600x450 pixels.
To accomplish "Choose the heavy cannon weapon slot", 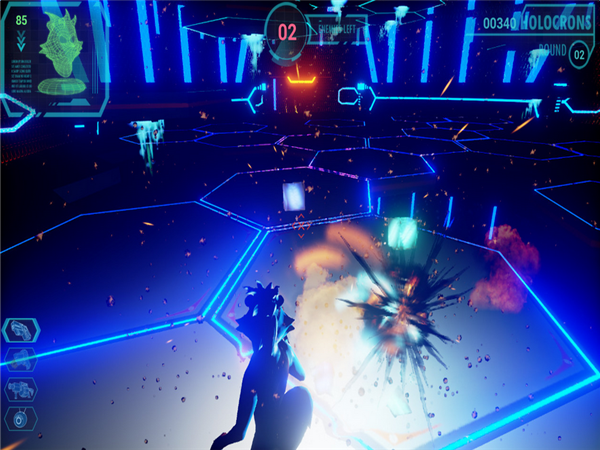I will point(21,388).
